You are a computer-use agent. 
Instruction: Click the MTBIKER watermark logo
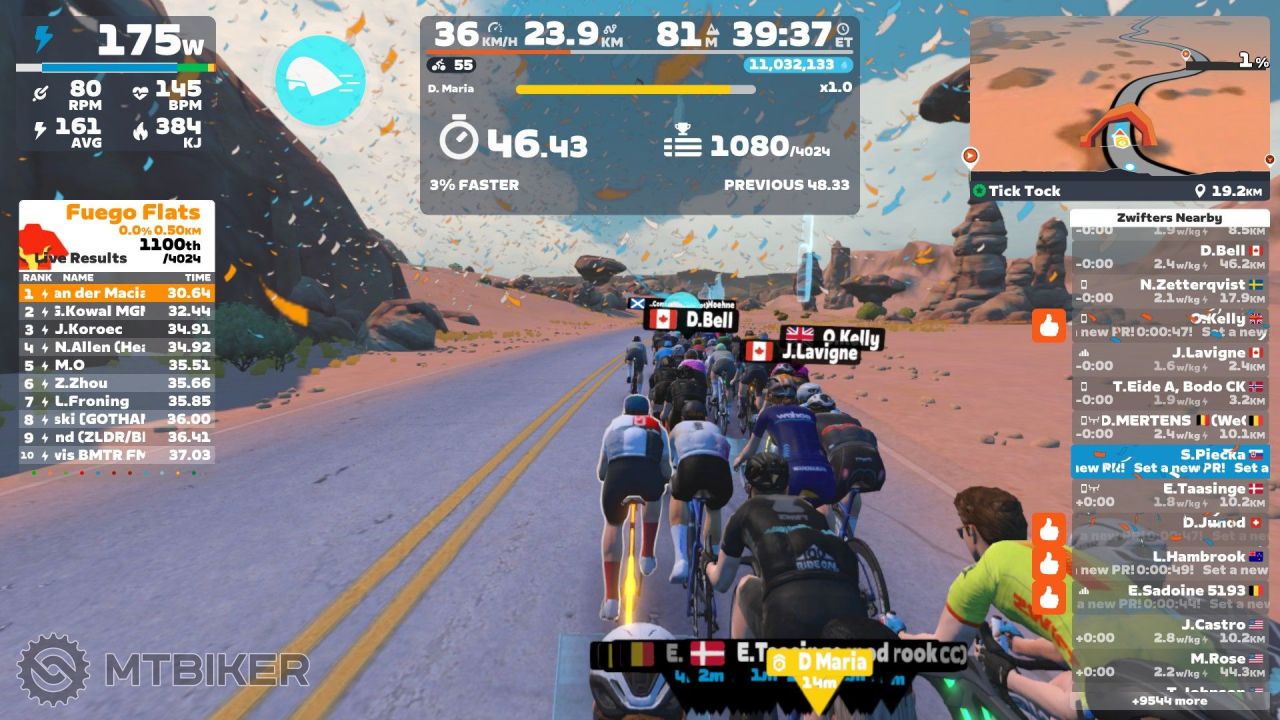click(x=163, y=669)
